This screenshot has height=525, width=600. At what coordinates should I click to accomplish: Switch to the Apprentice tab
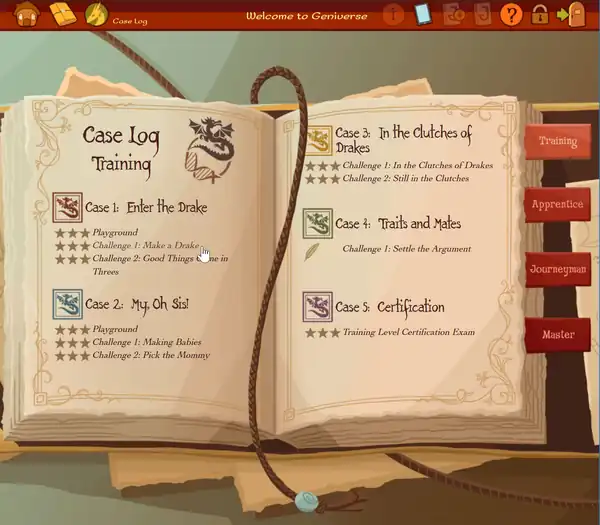click(x=557, y=204)
